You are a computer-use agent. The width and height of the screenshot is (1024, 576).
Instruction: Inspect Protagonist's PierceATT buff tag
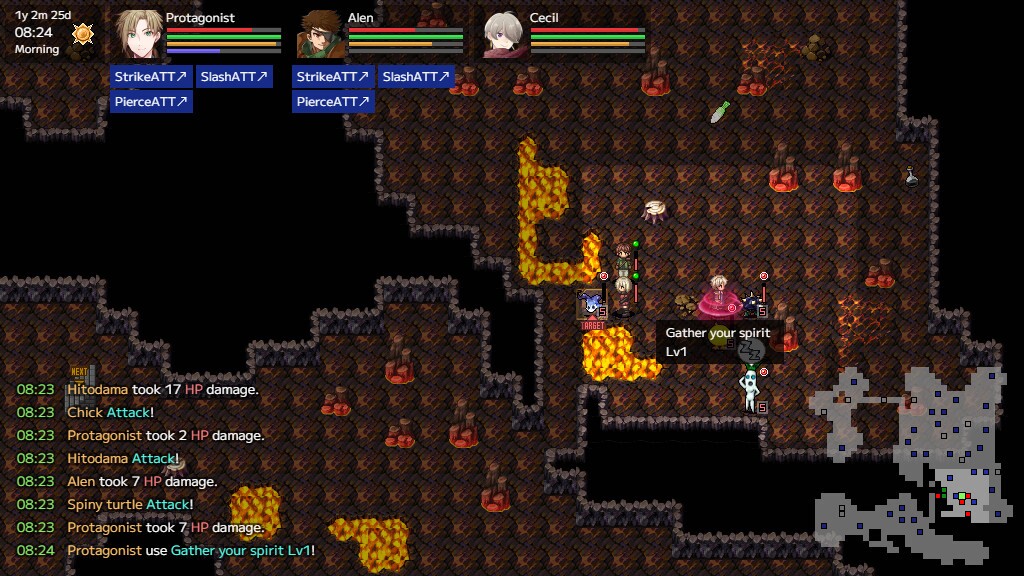[x=151, y=101]
